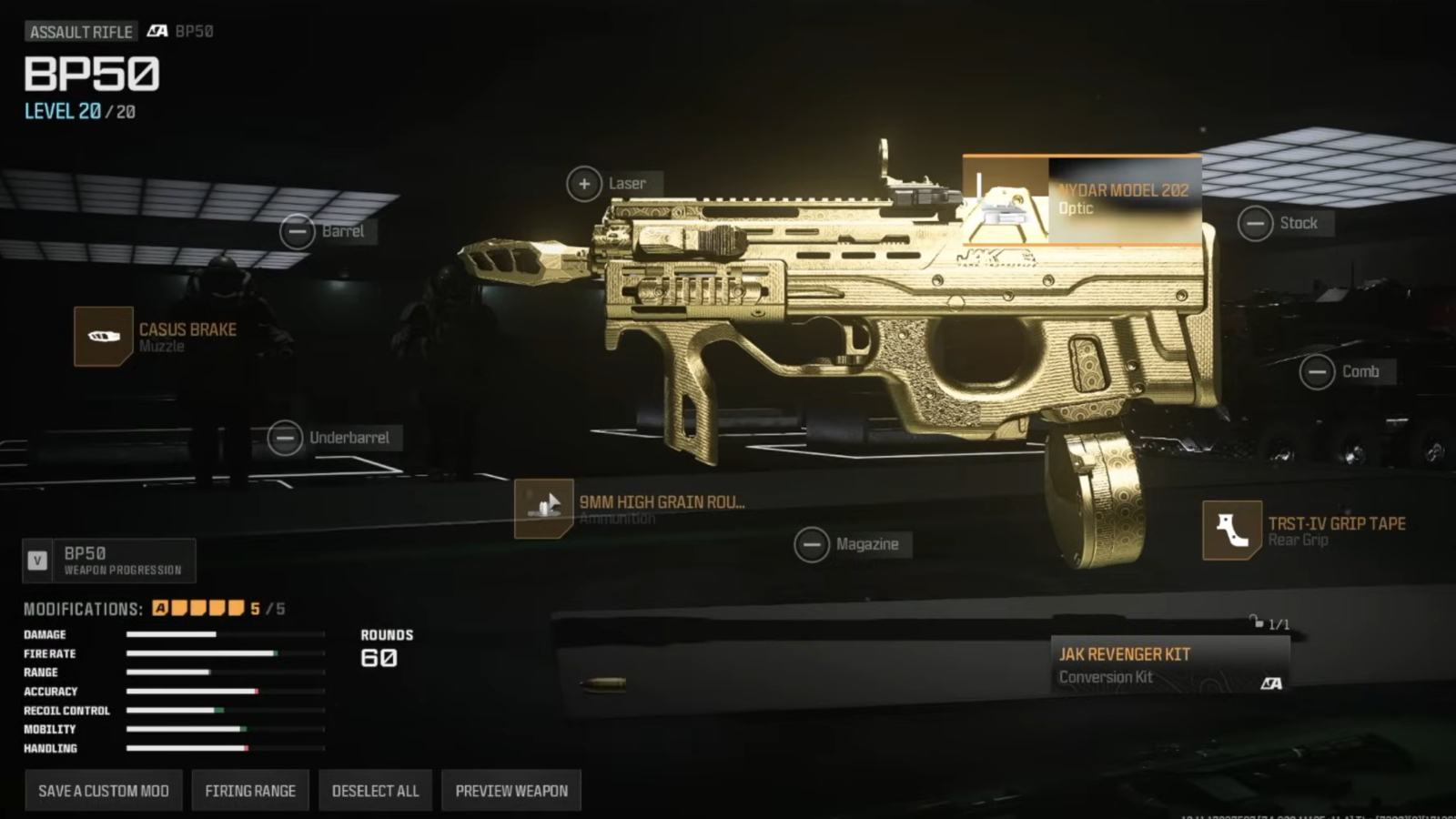Expand the BP50 Weapon Progression panel
Screen dimensions: 1456x819
point(109,560)
